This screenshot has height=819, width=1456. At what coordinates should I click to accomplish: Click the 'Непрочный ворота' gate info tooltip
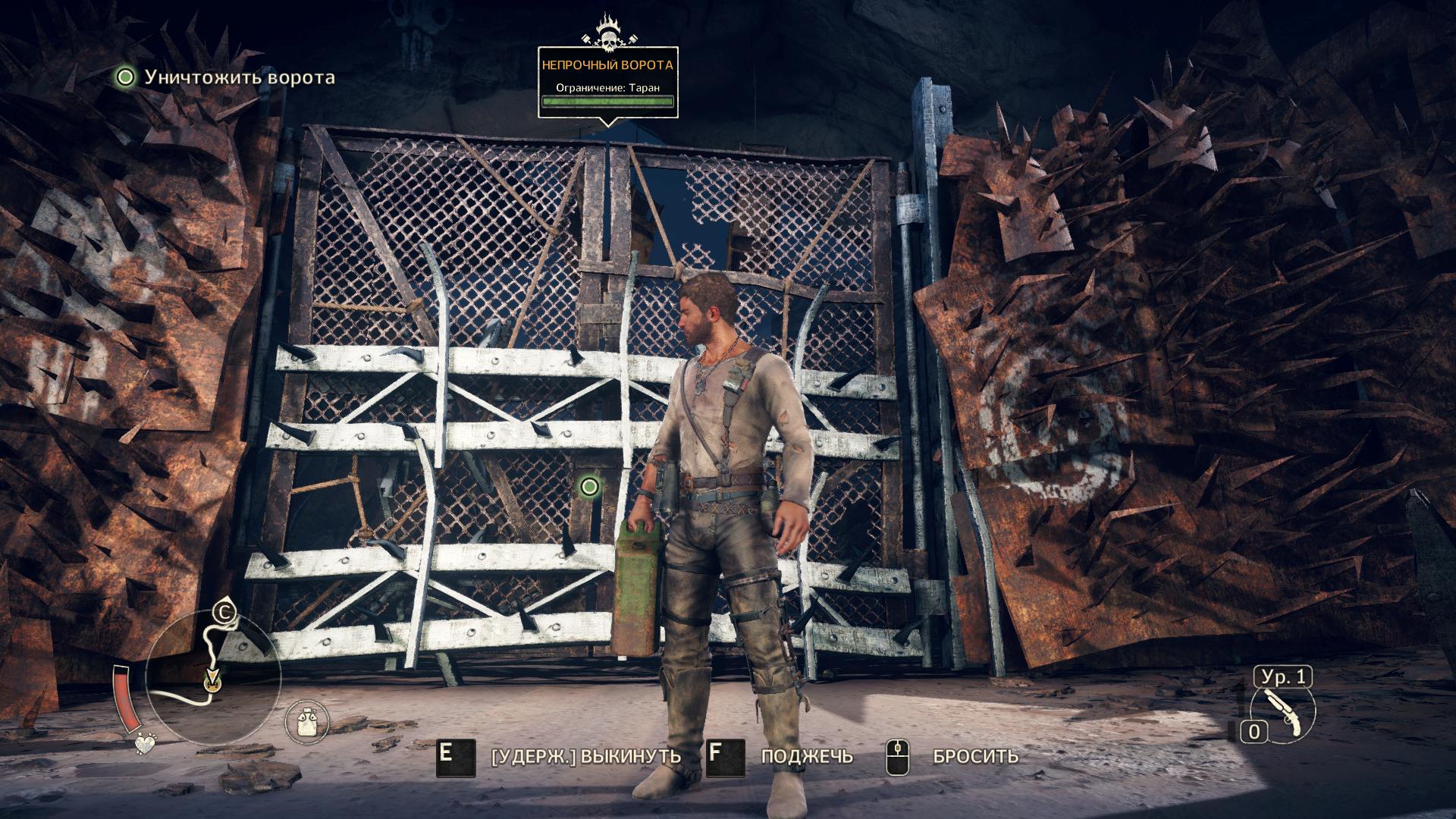(607, 82)
